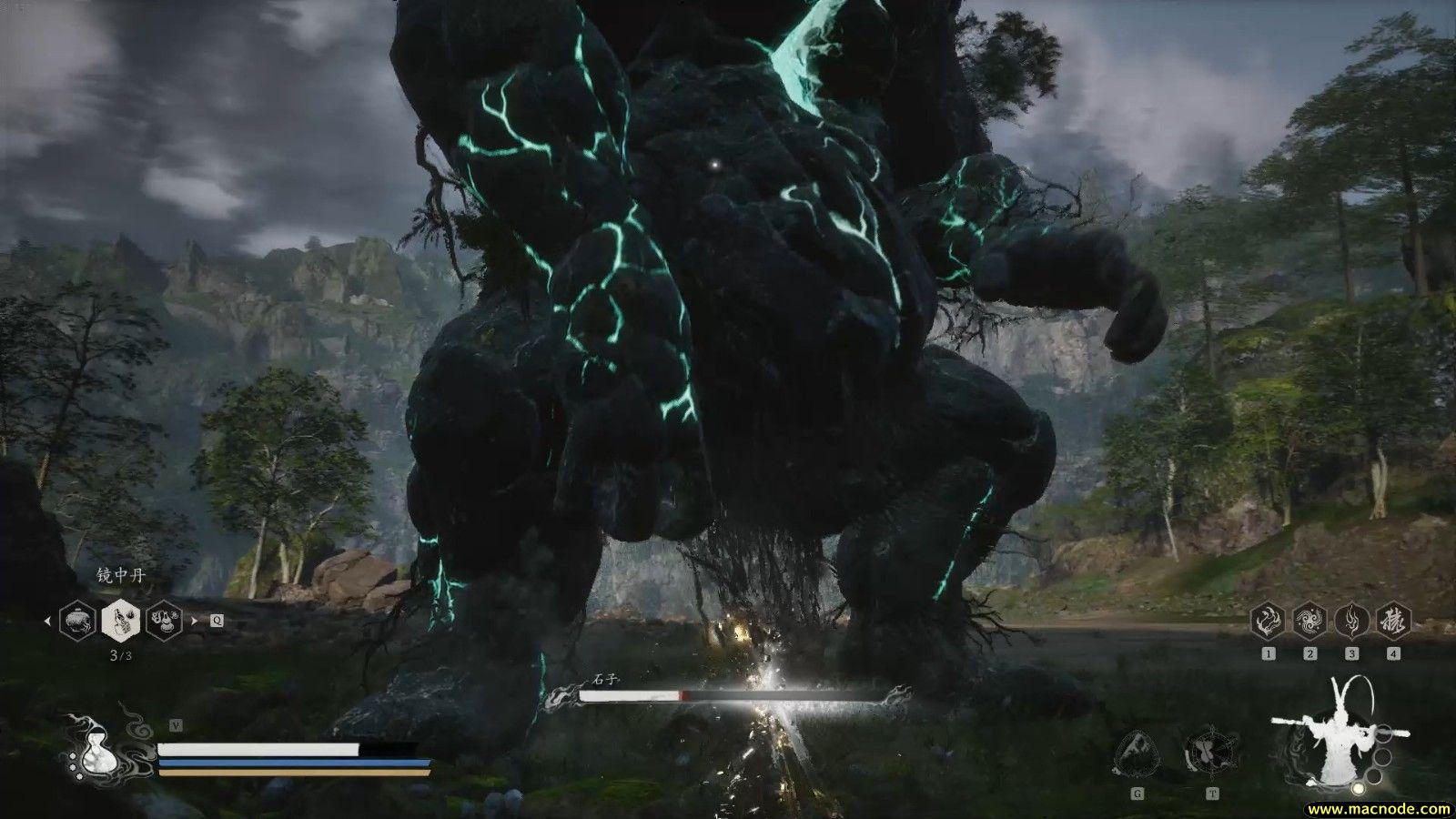Trigger the calligraphy-character spell in slot 4
Viewport: 1456px width, 819px height.
click(x=1393, y=622)
